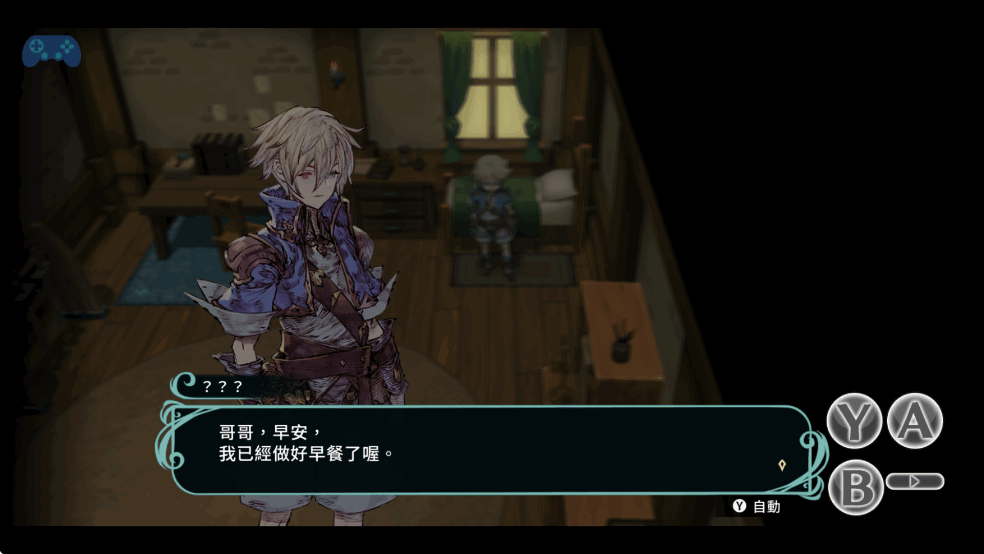This screenshot has height=554, width=984.
Task: Open the blue gamepad overlay menu icon
Action: click(51, 52)
